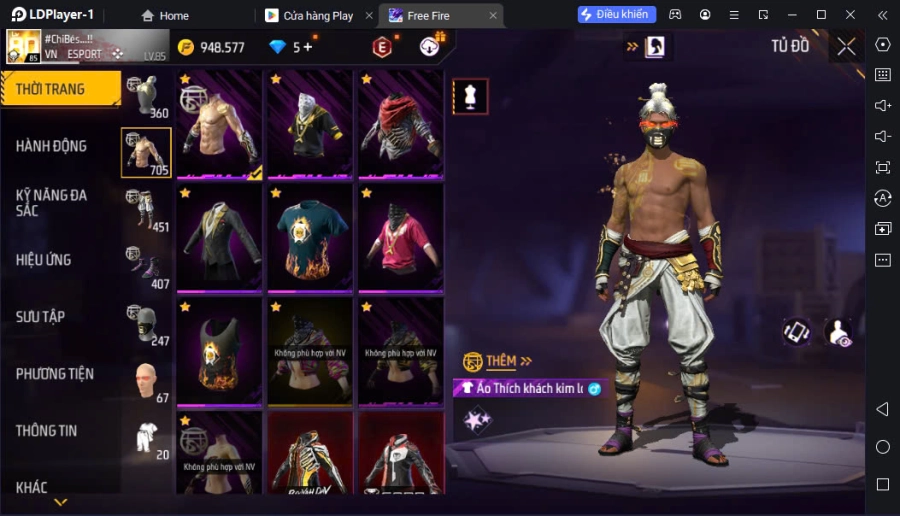The width and height of the screenshot is (900, 516).
Task: Select the Thông Tin category
Action: pos(47,431)
